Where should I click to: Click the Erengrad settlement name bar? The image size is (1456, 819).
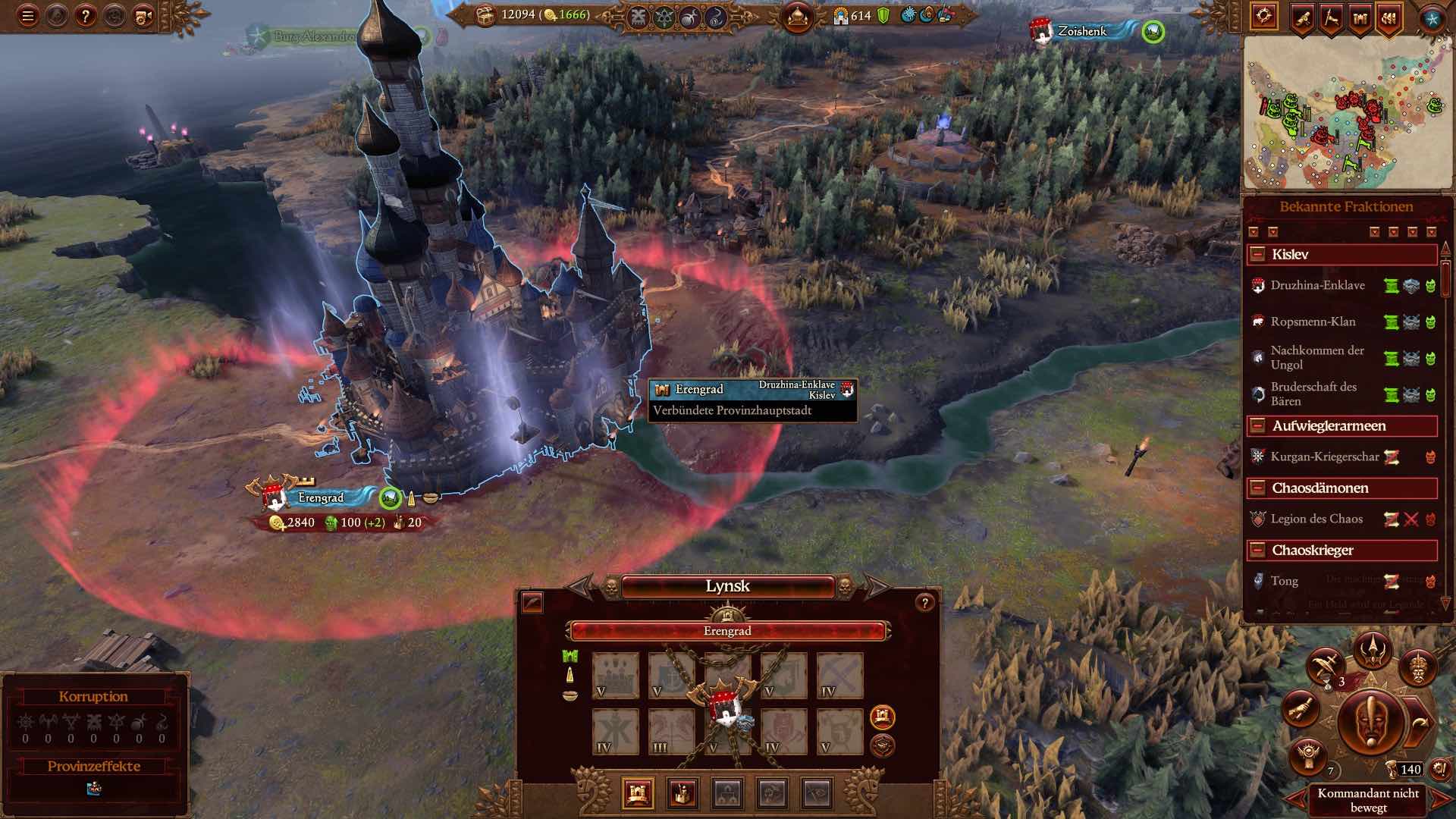click(727, 631)
